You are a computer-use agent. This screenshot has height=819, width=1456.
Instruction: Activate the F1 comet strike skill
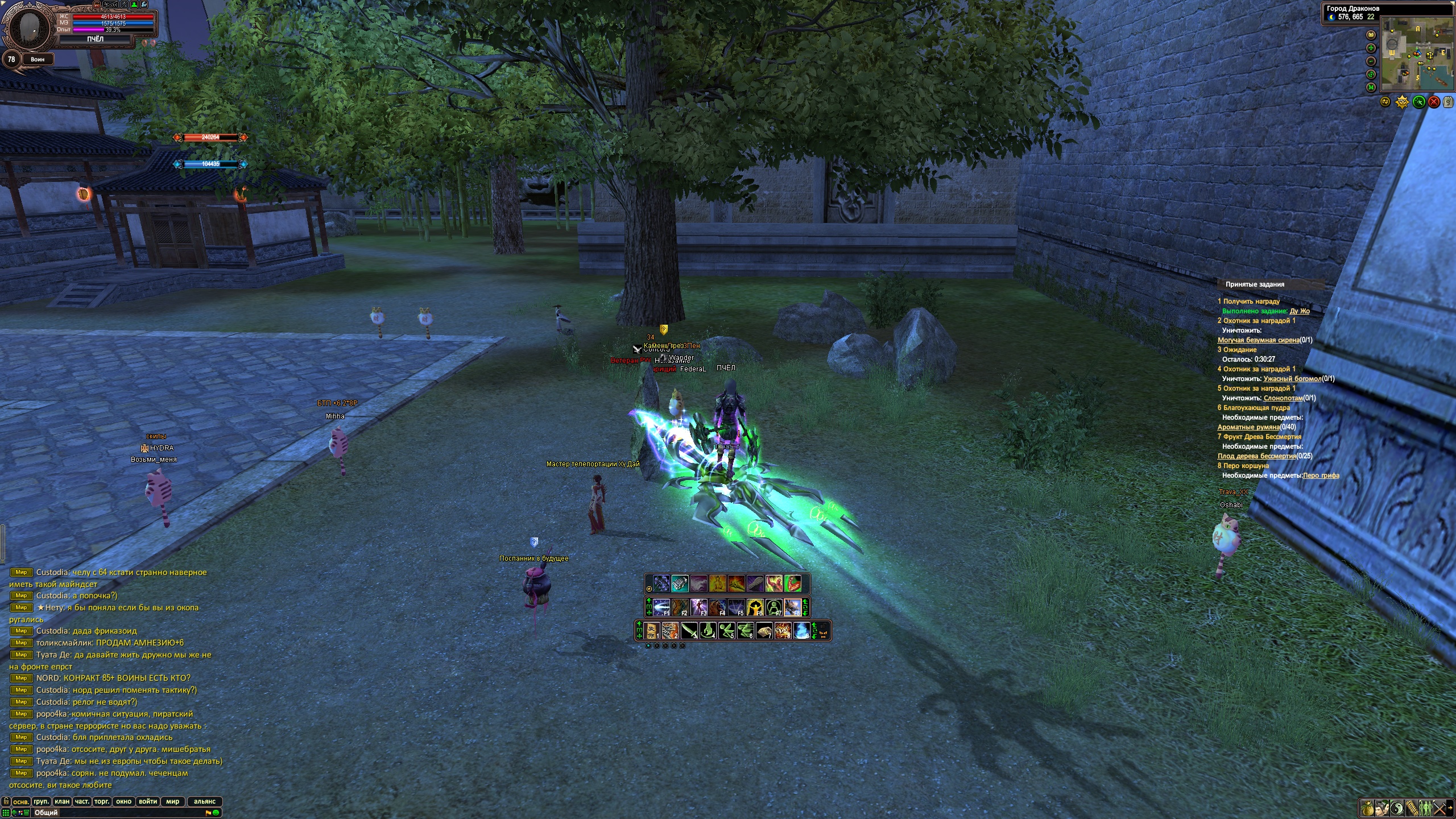pyautogui.click(x=661, y=607)
